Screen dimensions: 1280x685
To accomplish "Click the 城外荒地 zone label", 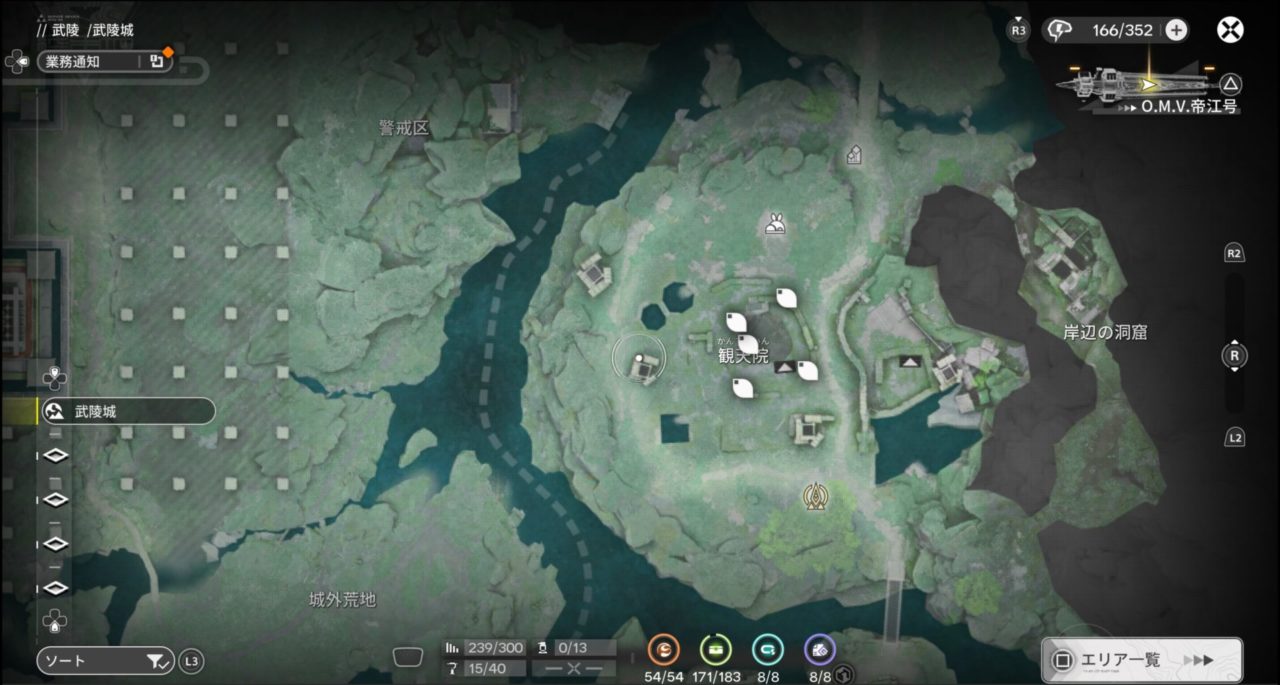I will click(342, 600).
